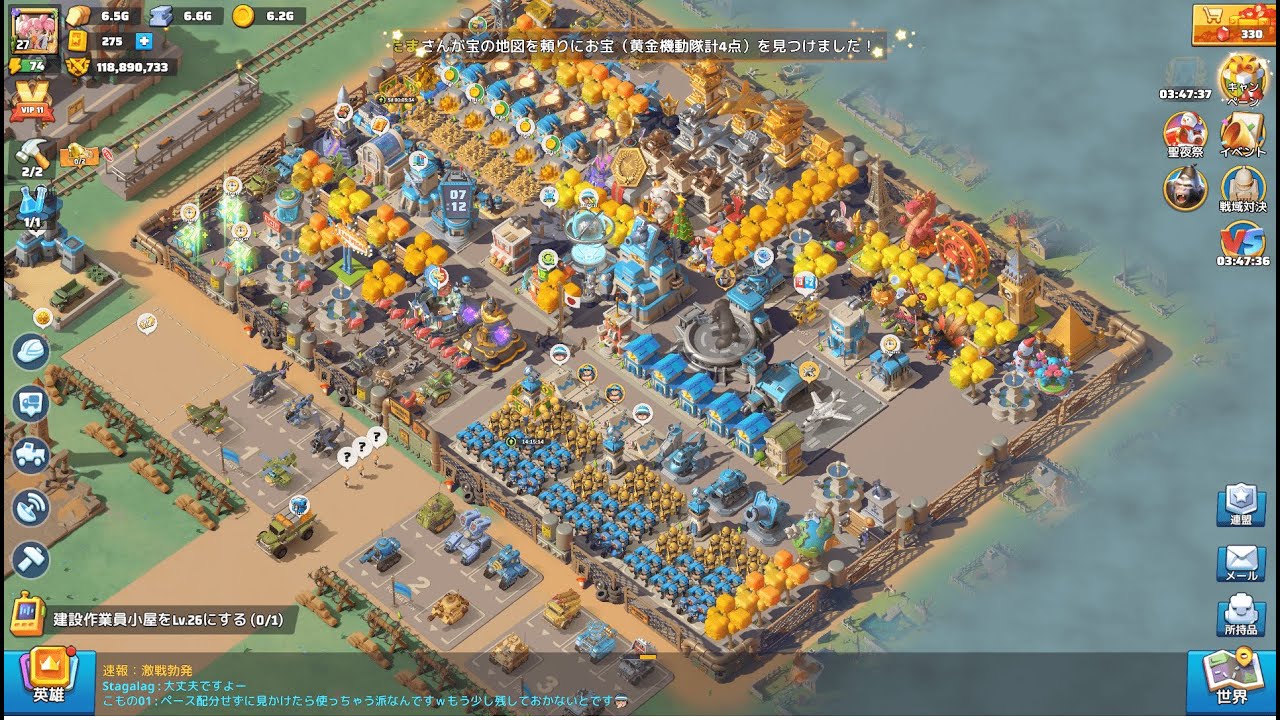Select the hammer shortcut icon
The height and width of the screenshot is (720, 1280).
[x=31, y=558]
